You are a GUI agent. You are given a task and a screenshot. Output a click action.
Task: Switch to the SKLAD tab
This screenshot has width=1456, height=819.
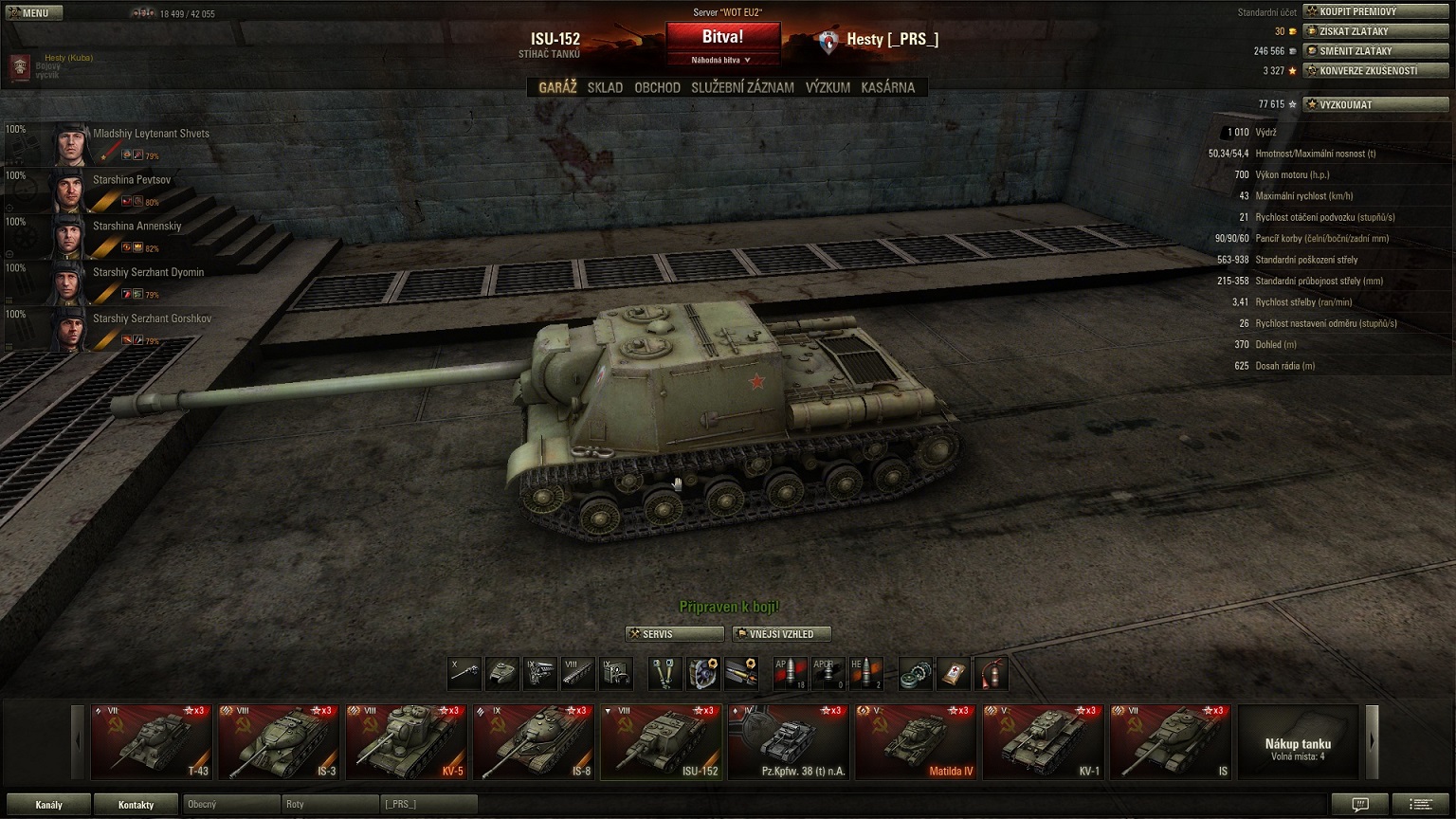tap(605, 87)
